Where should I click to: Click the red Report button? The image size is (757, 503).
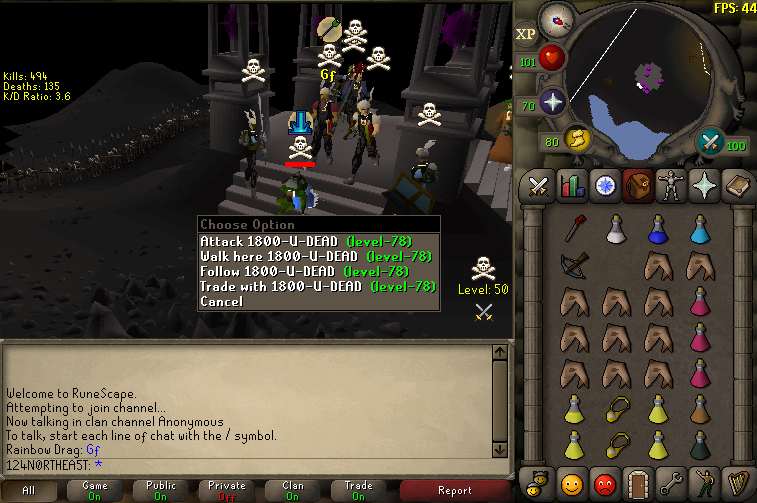click(x=454, y=490)
